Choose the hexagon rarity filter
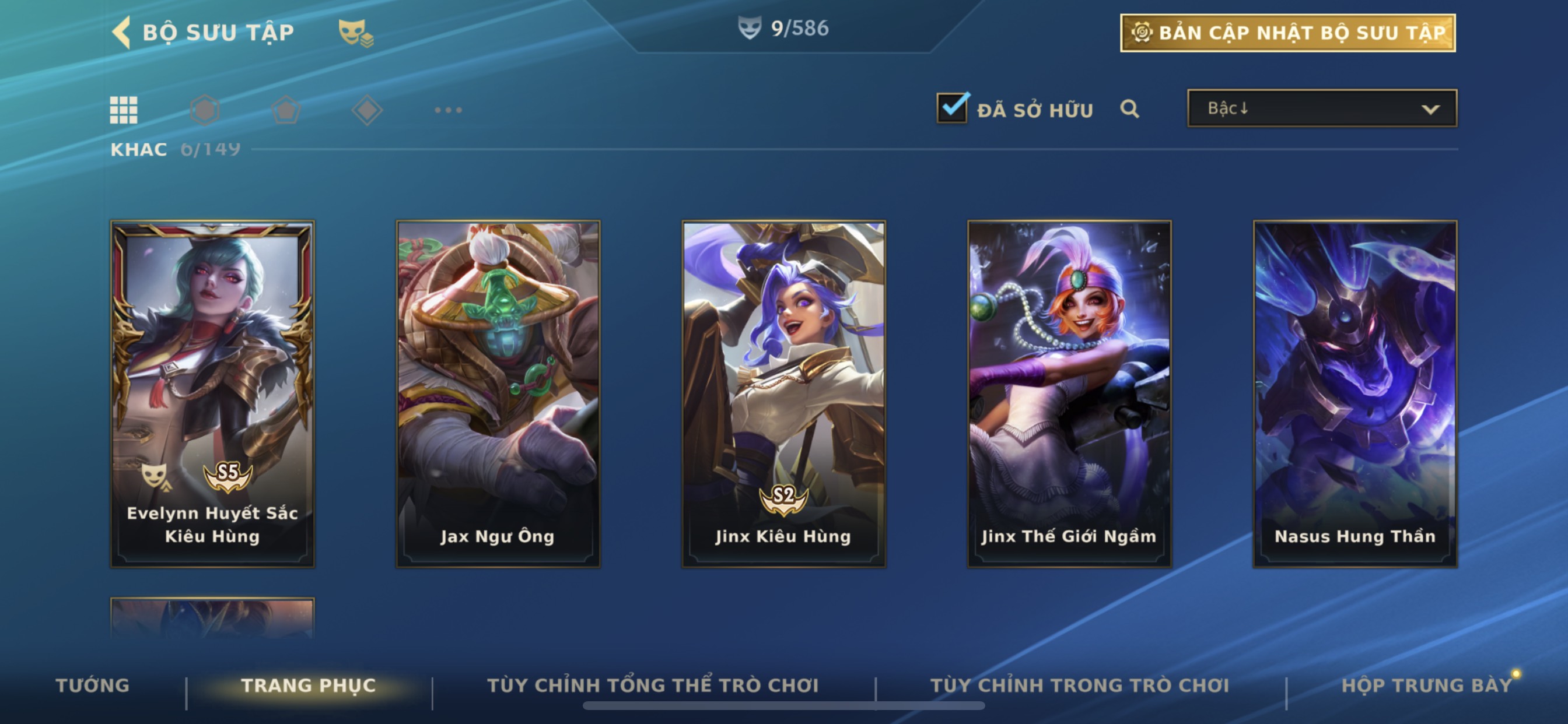Image resolution: width=1568 pixels, height=724 pixels. (x=205, y=110)
